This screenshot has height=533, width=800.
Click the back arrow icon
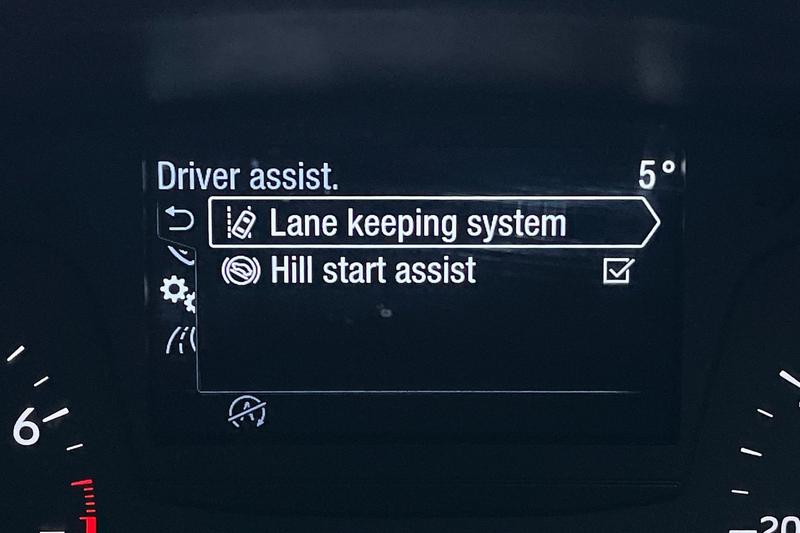[177, 219]
